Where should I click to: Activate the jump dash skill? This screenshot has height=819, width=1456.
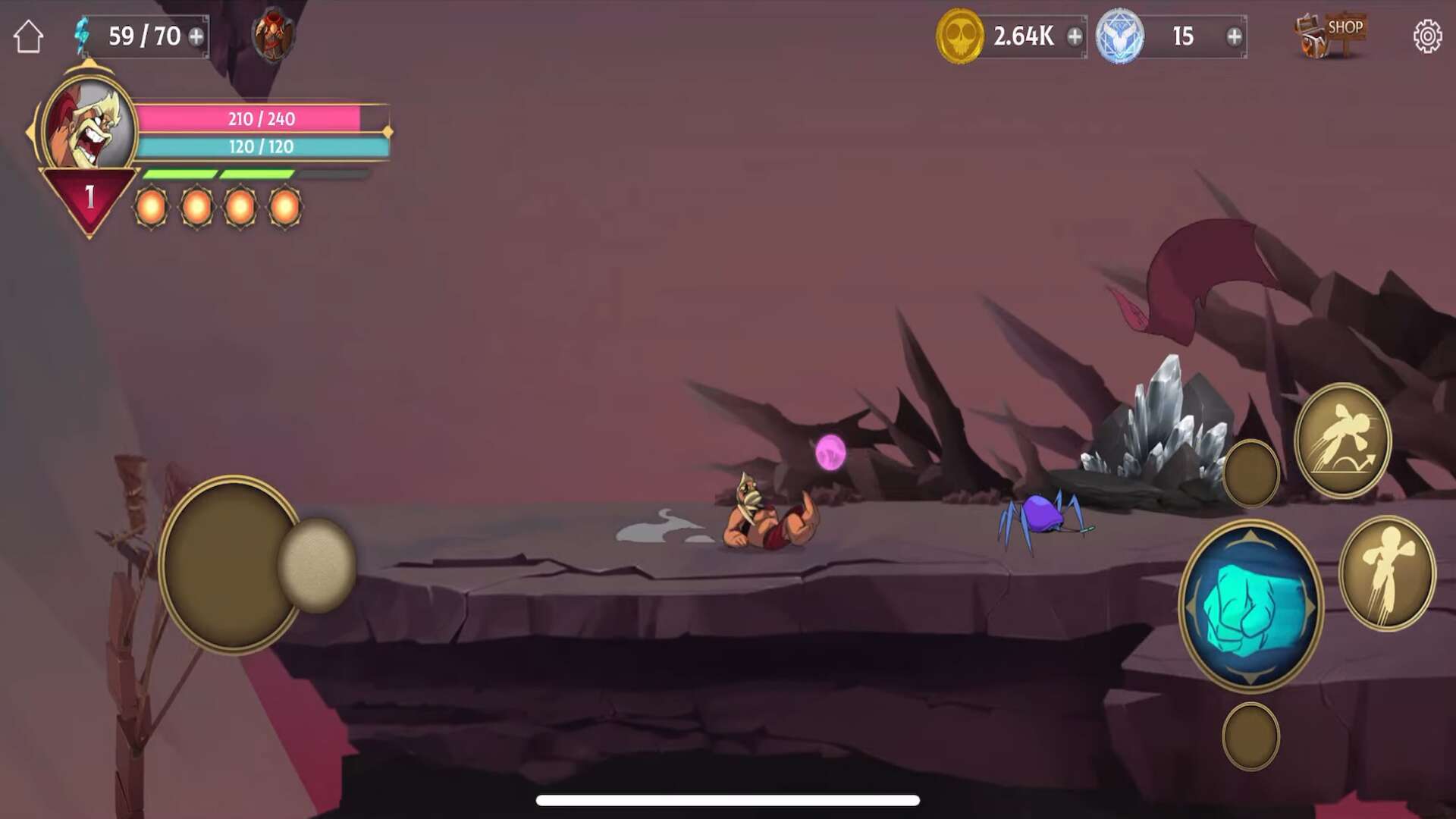tap(1342, 441)
